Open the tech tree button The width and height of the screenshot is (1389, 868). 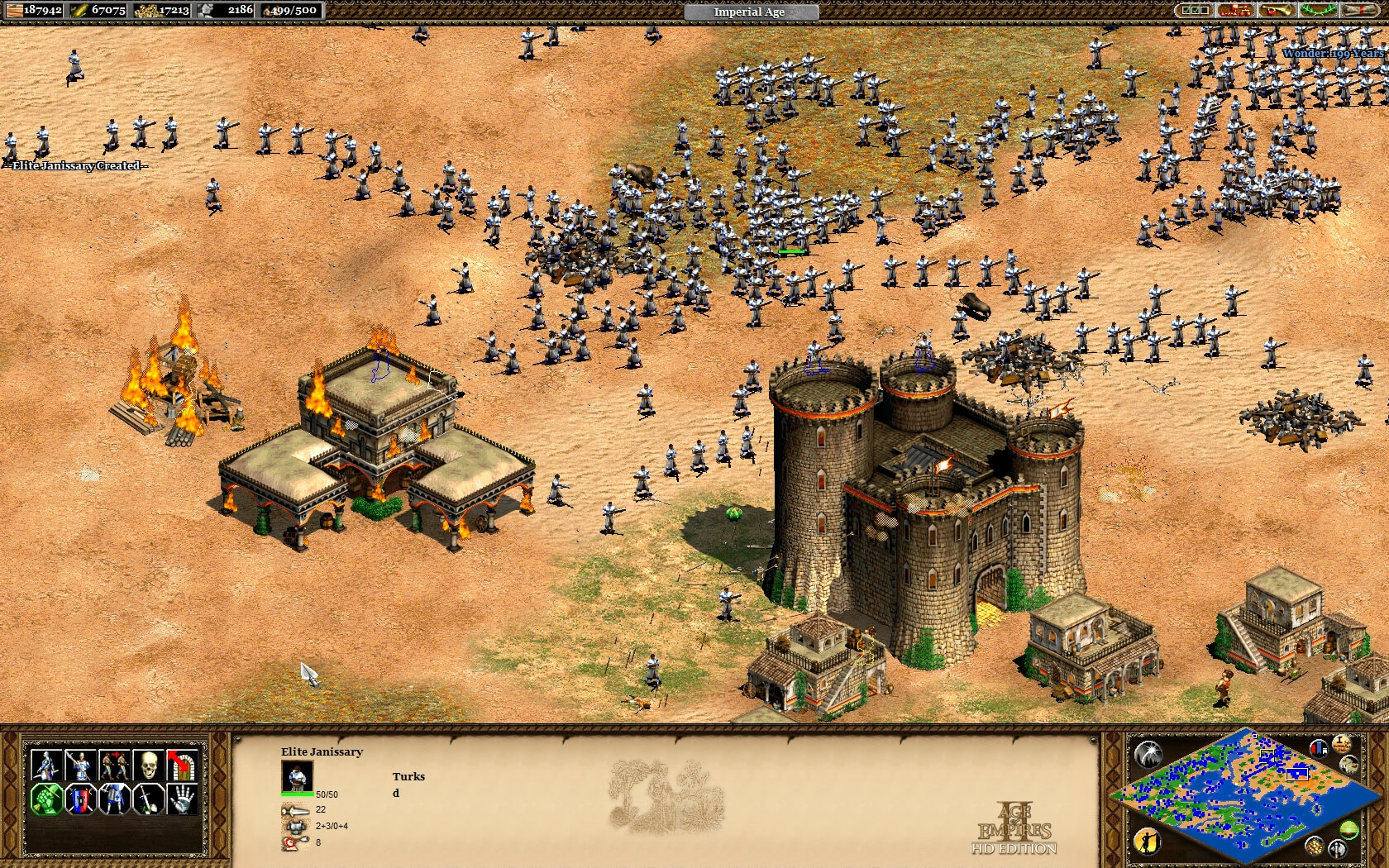1234,11
